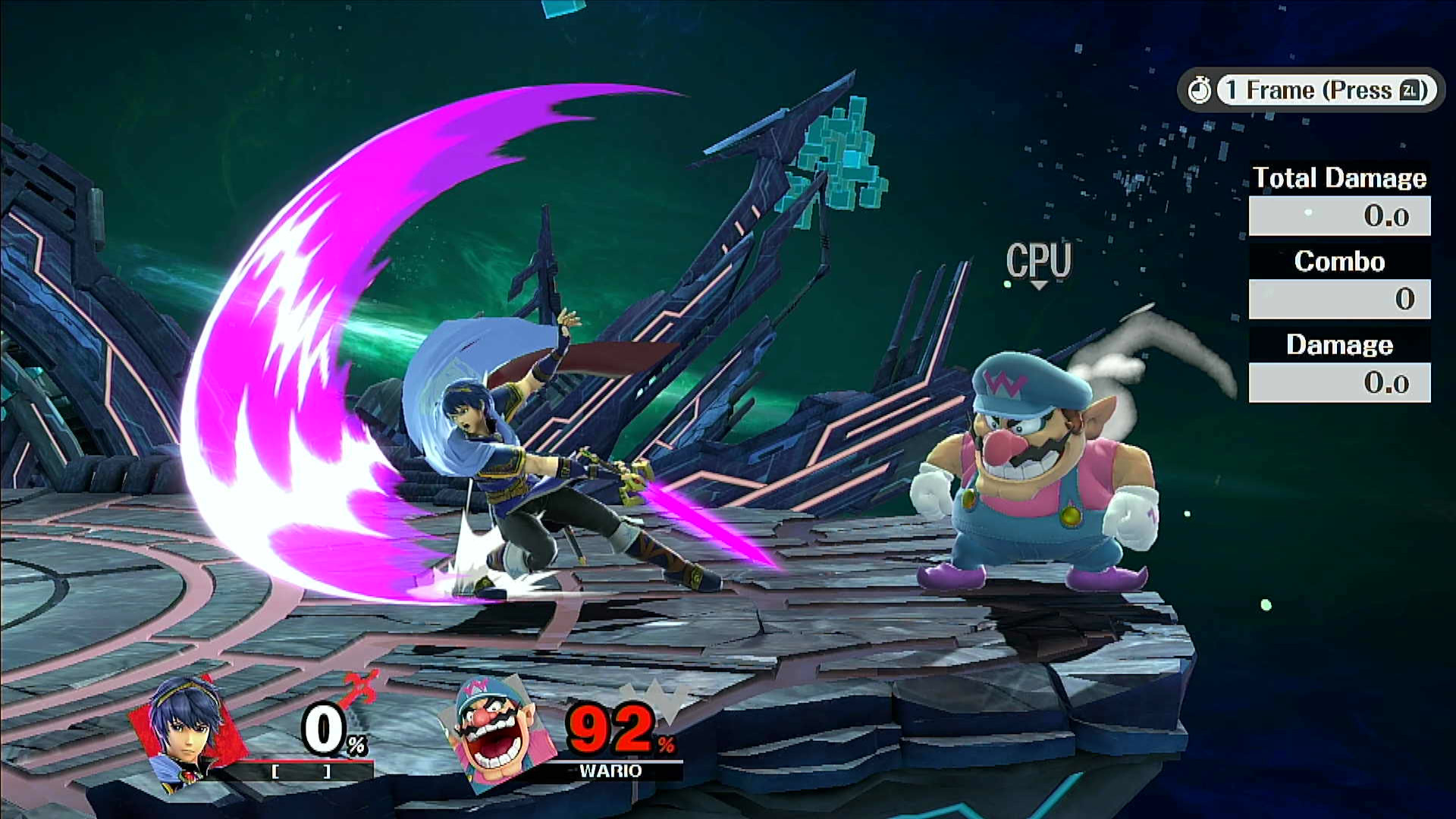
Task: Expand the Damage readout panel
Action: click(1339, 382)
